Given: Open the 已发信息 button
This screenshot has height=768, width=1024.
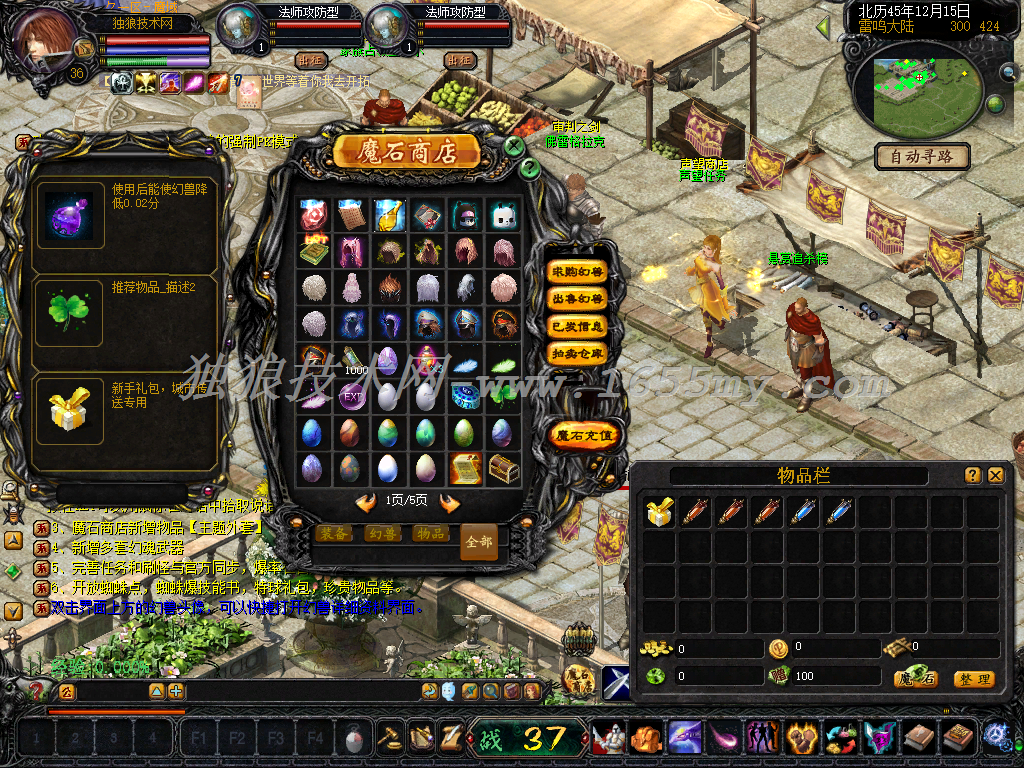Looking at the screenshot, I should (577, 326).
